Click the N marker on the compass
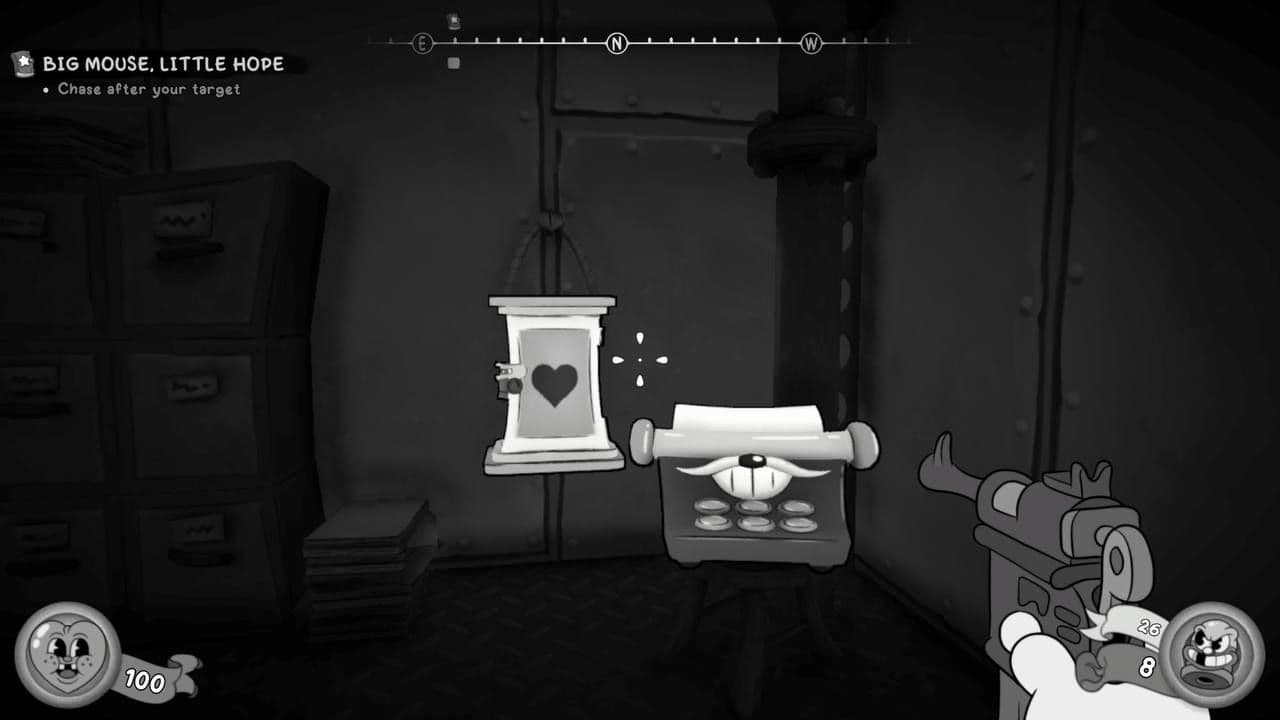The height and width of the screenshot is (720, 1280). pyautogui.click(x=616, y=43)
